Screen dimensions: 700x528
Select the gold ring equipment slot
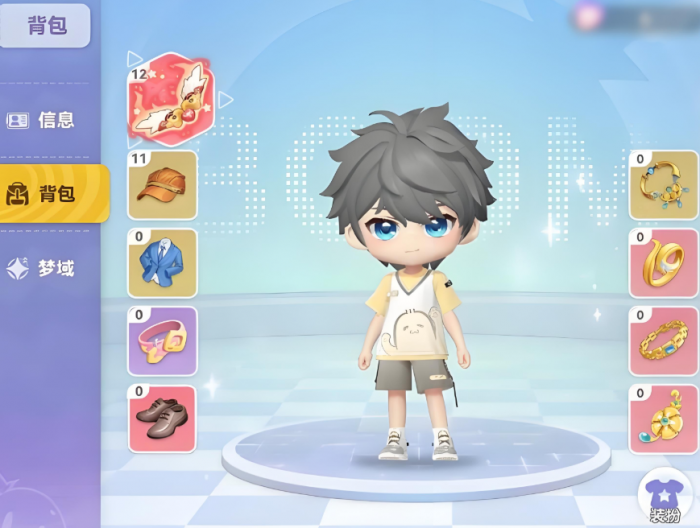point(663,263)
